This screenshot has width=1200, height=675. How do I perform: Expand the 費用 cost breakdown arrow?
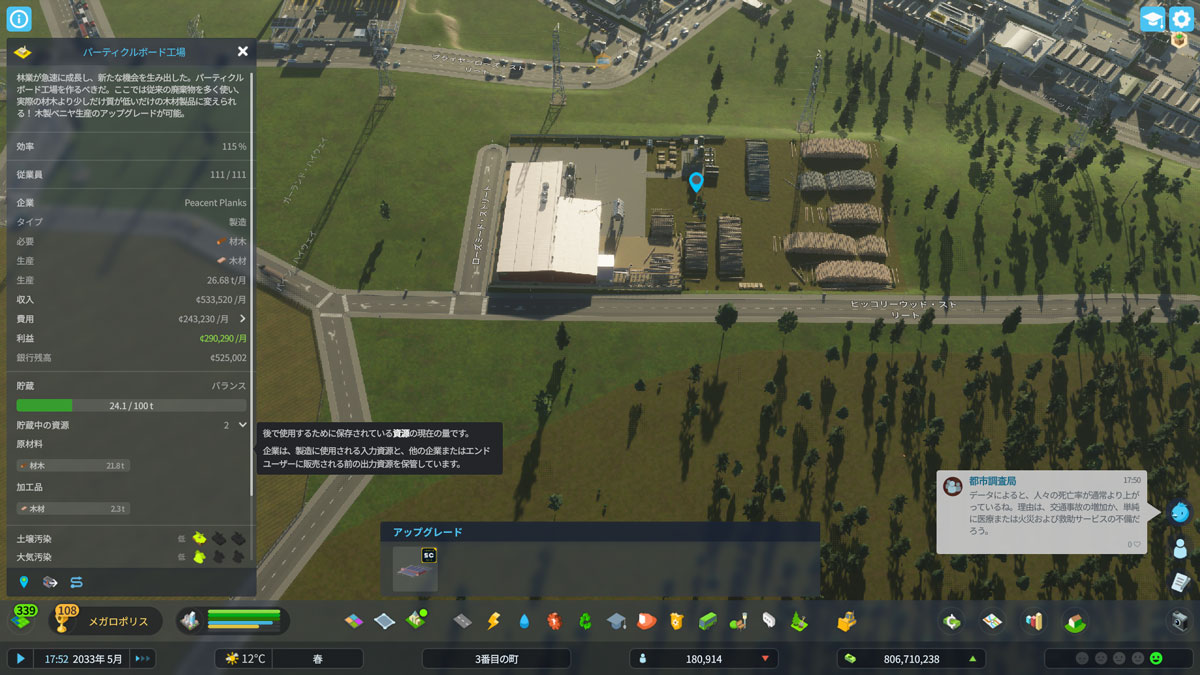click(242, 318)
